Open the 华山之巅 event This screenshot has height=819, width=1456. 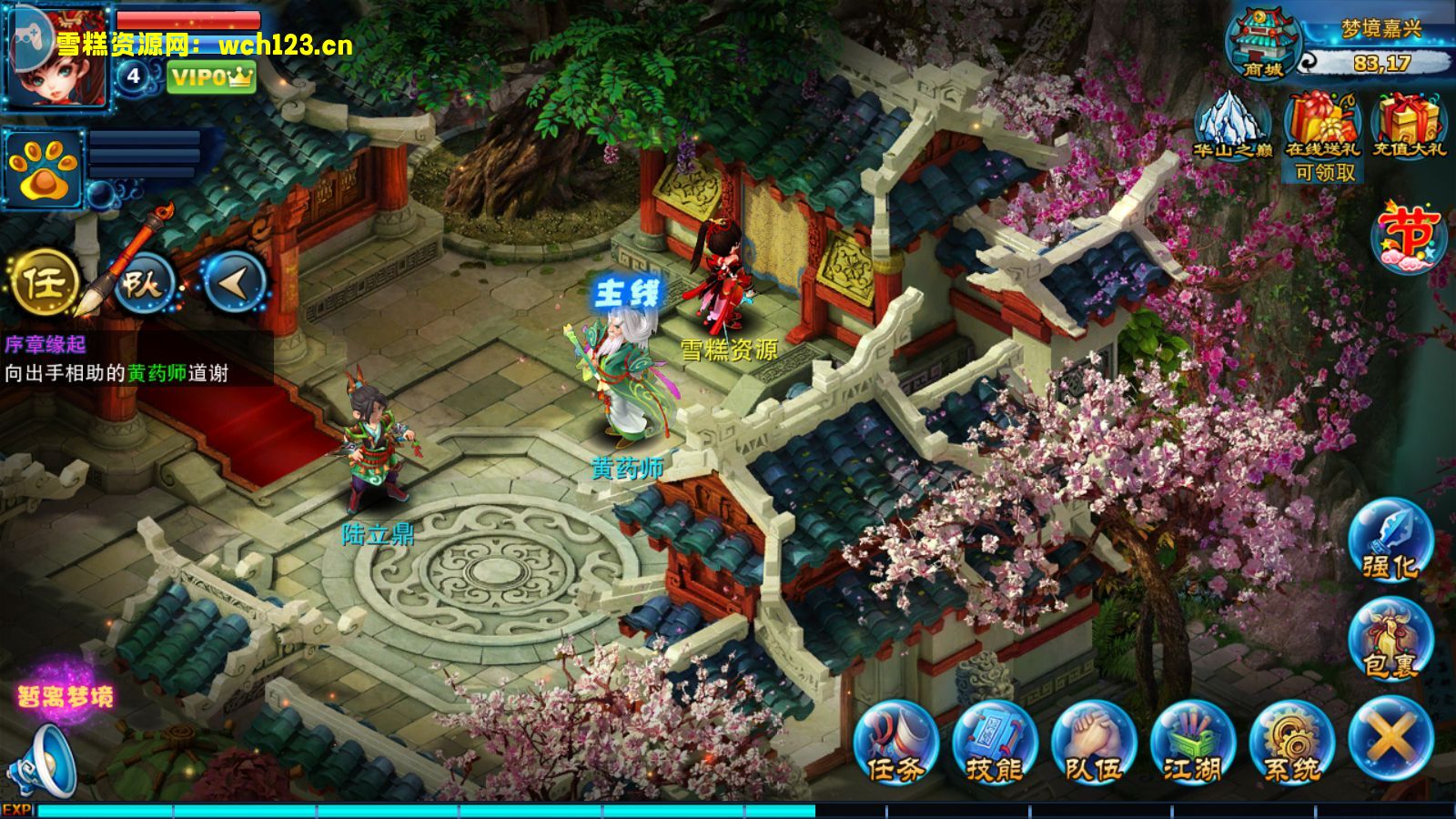tap(1232, 126)
